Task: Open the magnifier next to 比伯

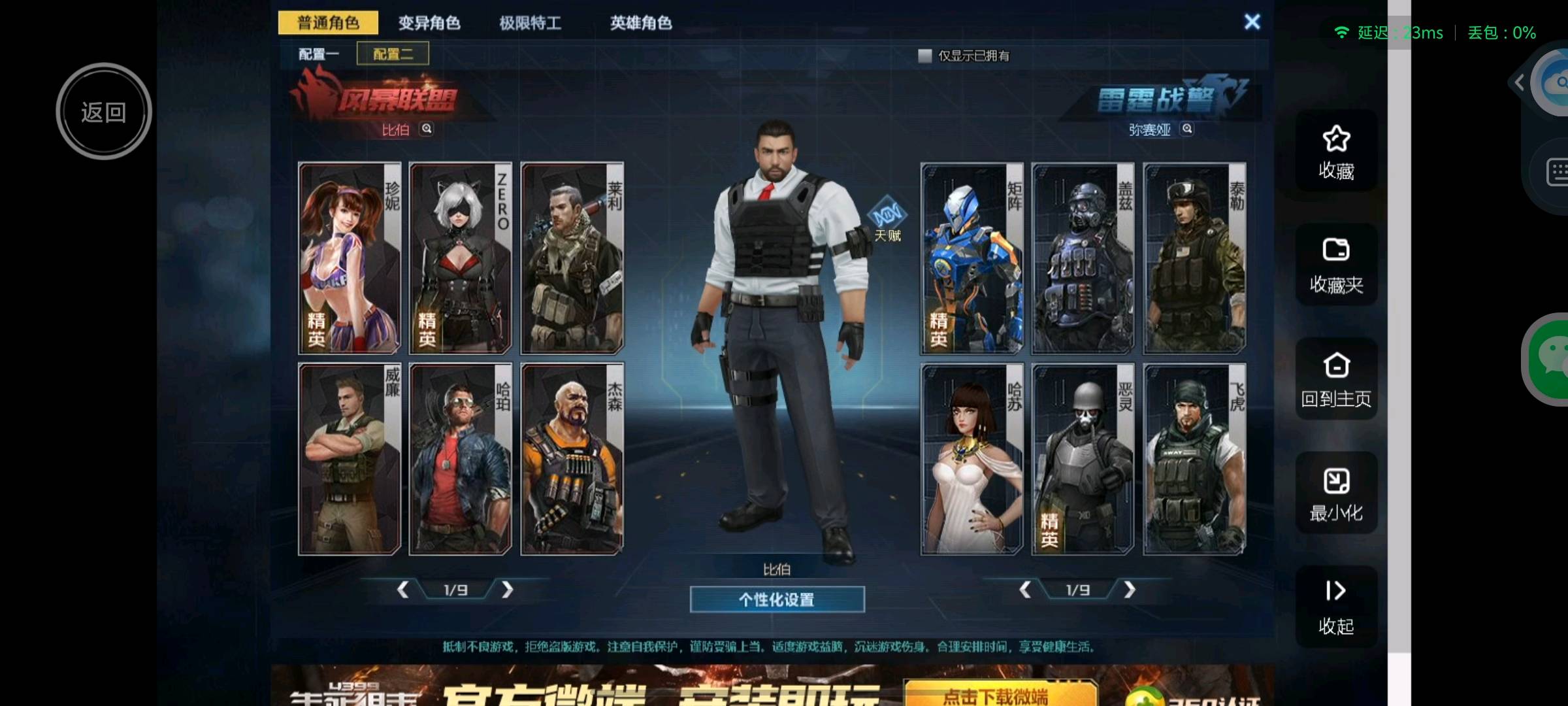Action: tap(427, 128)
